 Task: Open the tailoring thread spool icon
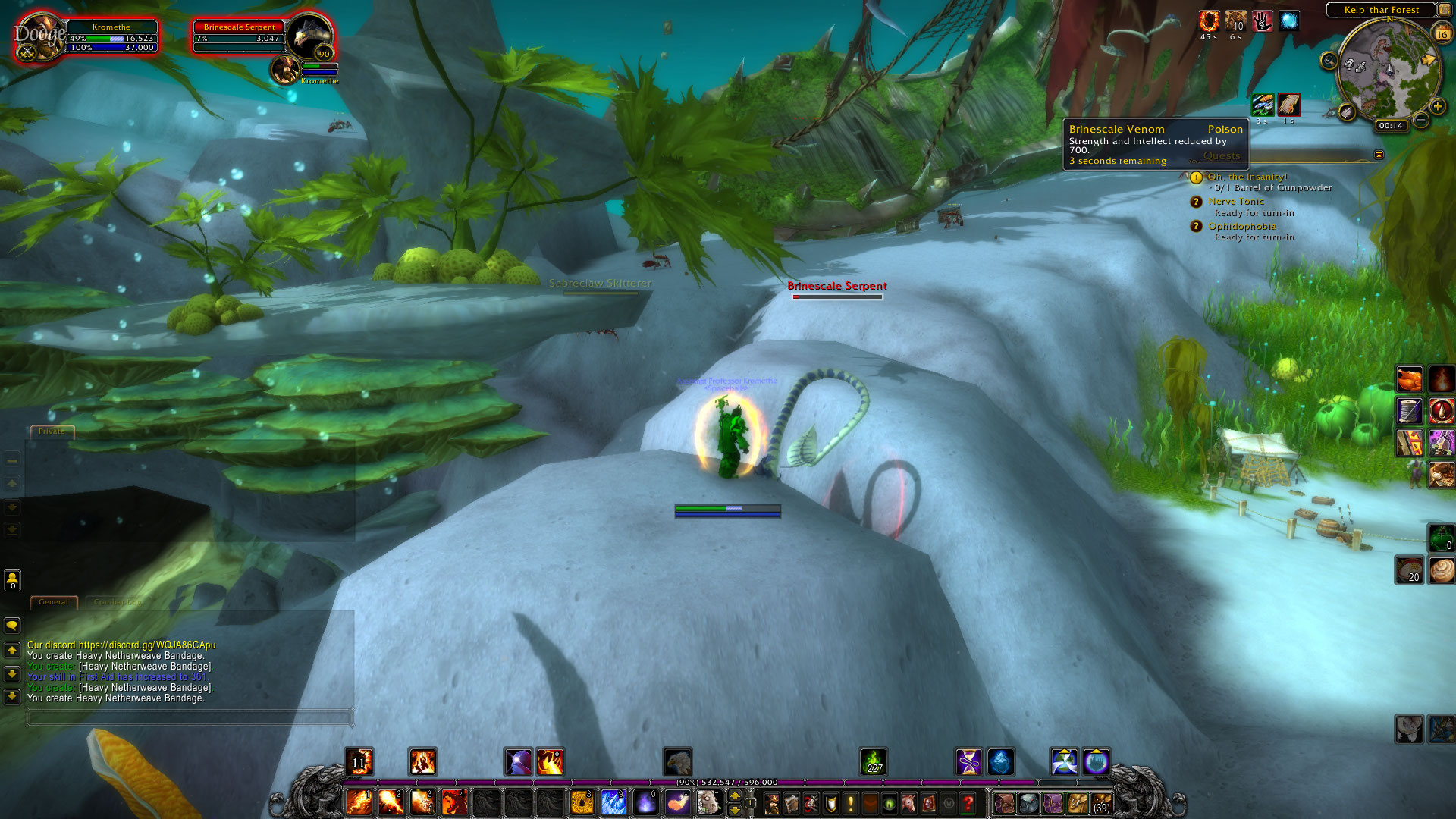(1410, 411)
